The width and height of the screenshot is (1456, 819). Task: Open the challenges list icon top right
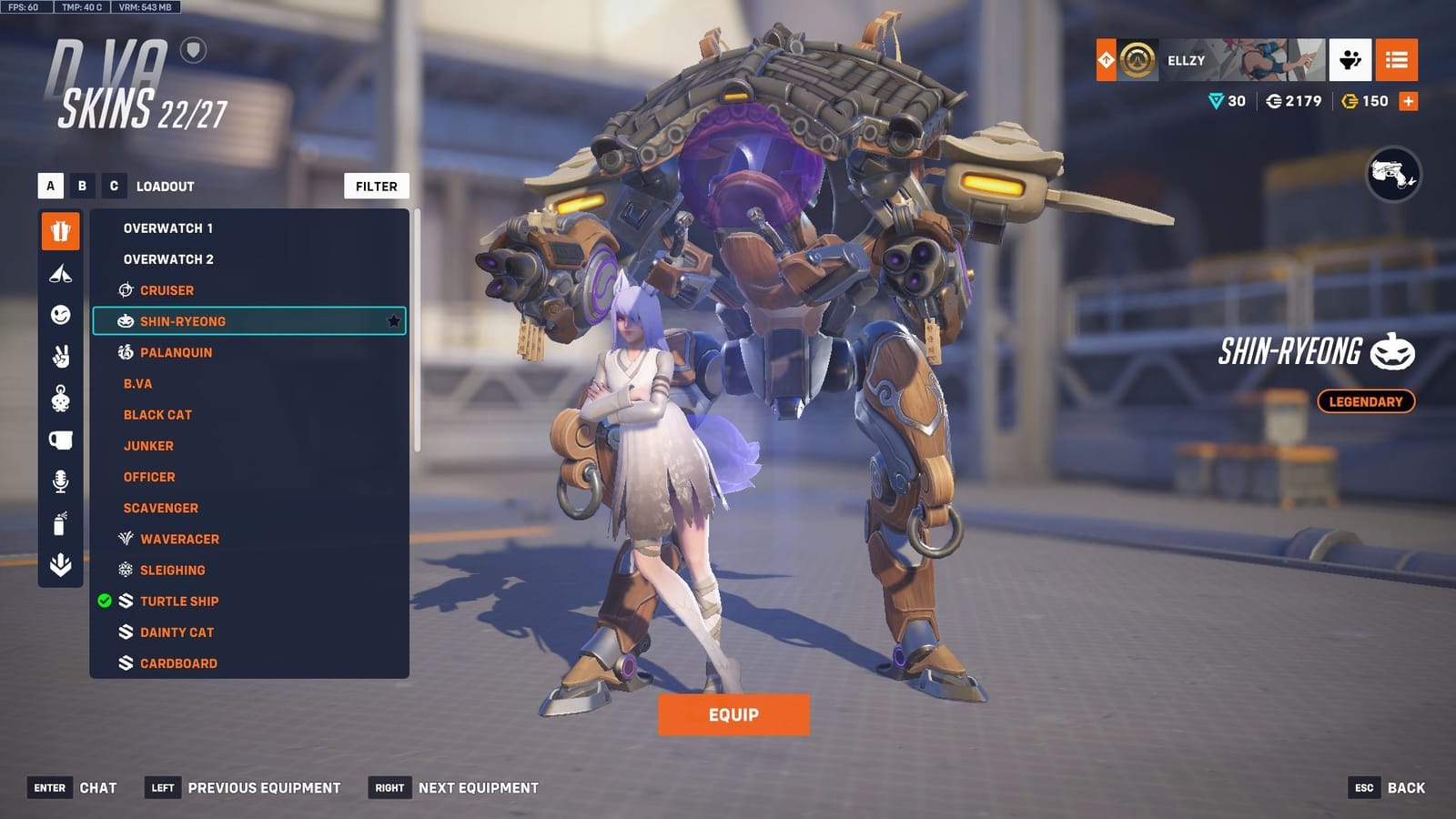(x=1398, y=61)
